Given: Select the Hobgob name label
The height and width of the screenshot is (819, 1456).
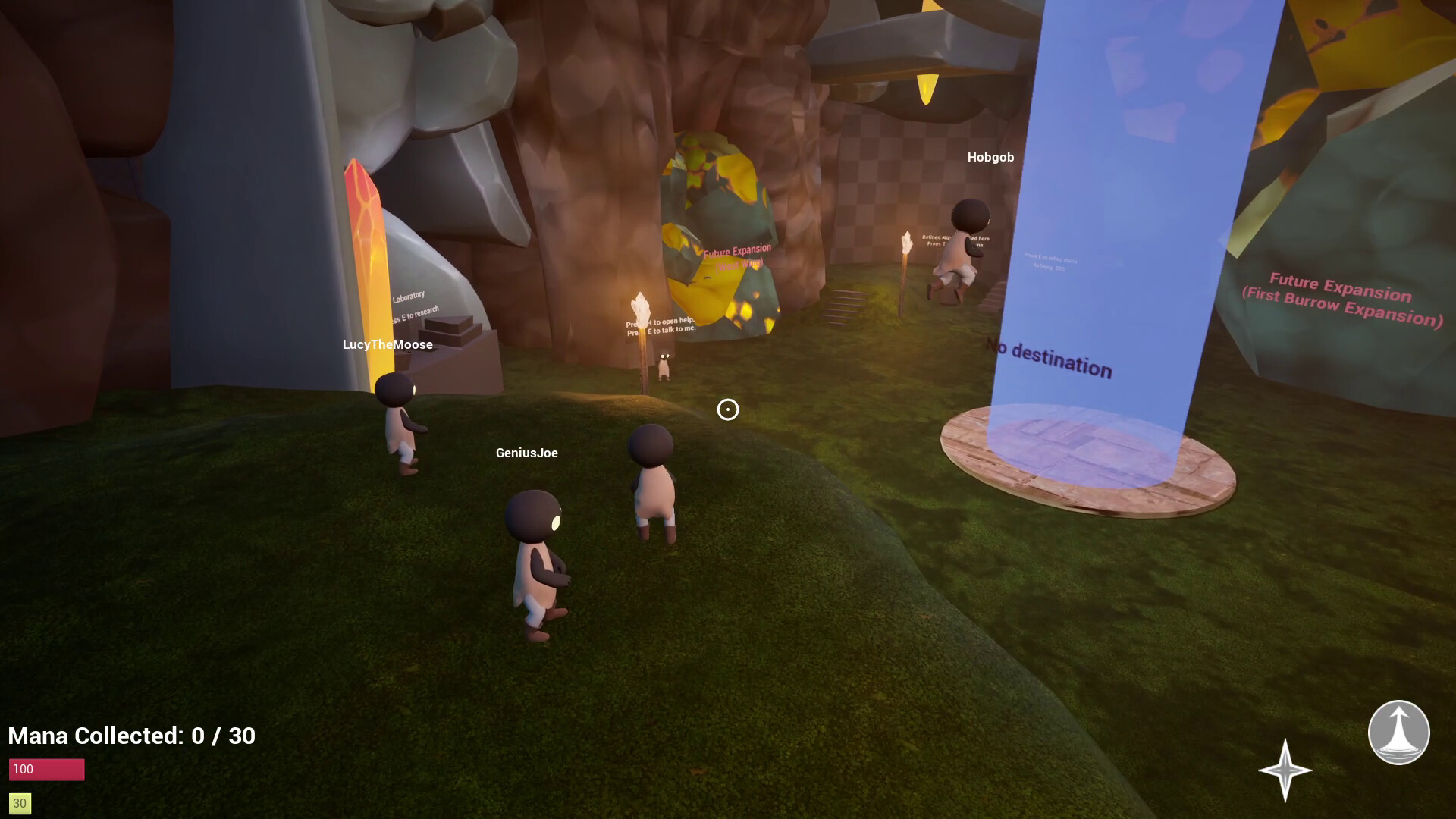Looking at the screenshot, I should click(x=991, y=158).
